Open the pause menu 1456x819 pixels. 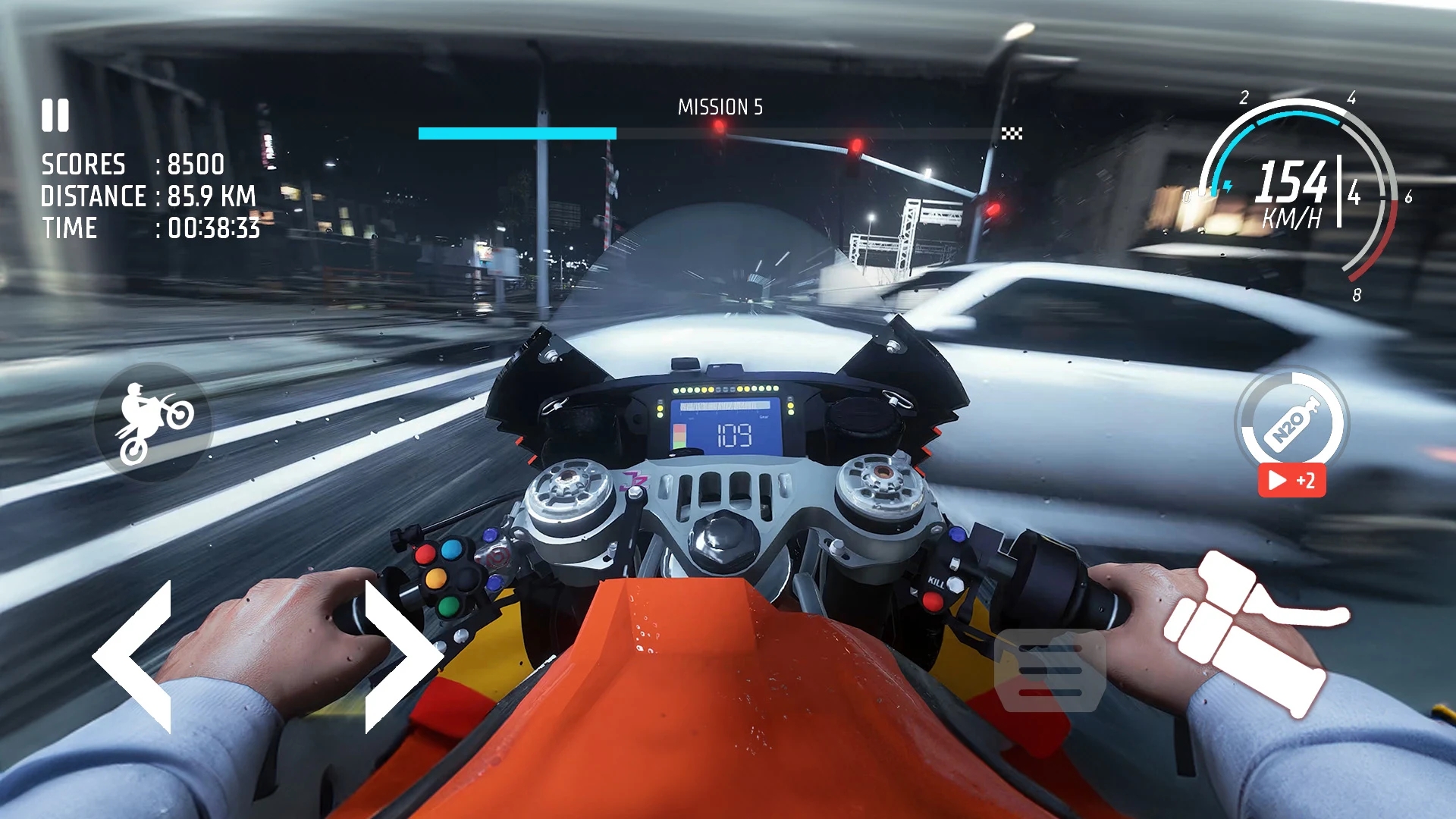click(54, 115)
